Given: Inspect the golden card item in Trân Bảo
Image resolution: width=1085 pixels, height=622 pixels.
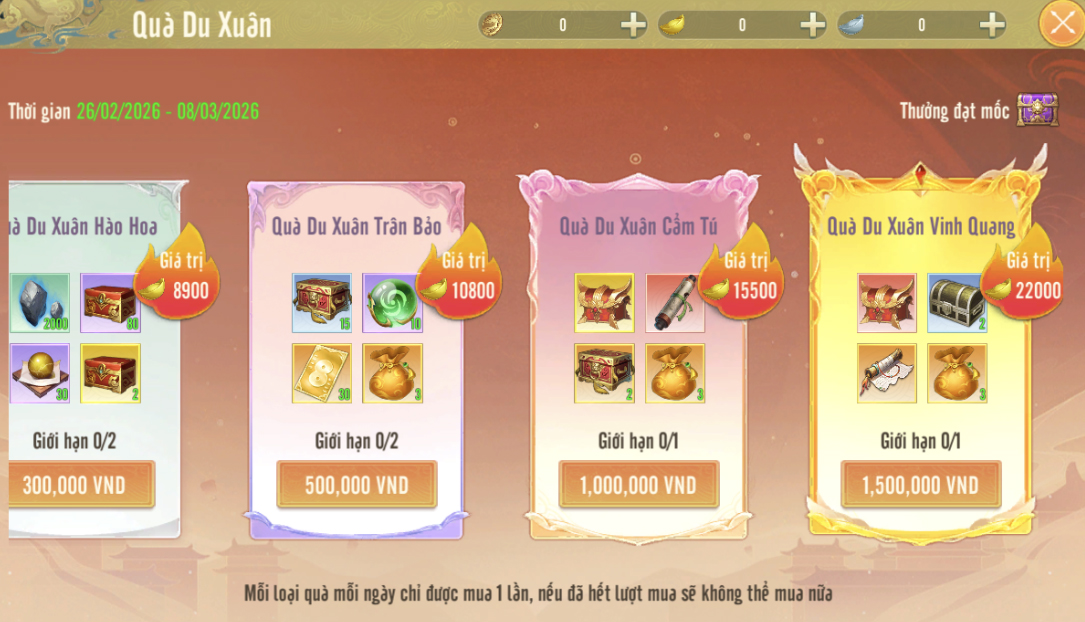Looking at the screenshot, I should click(x=322, y=373).
